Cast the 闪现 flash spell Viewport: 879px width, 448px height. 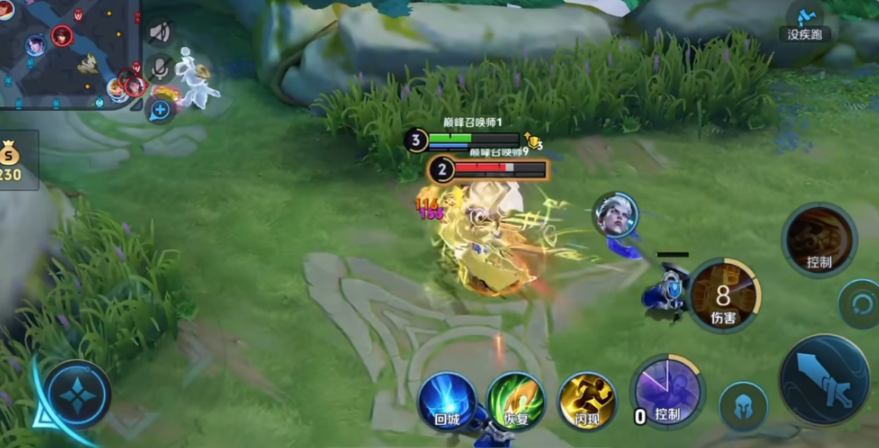point(586,401)
